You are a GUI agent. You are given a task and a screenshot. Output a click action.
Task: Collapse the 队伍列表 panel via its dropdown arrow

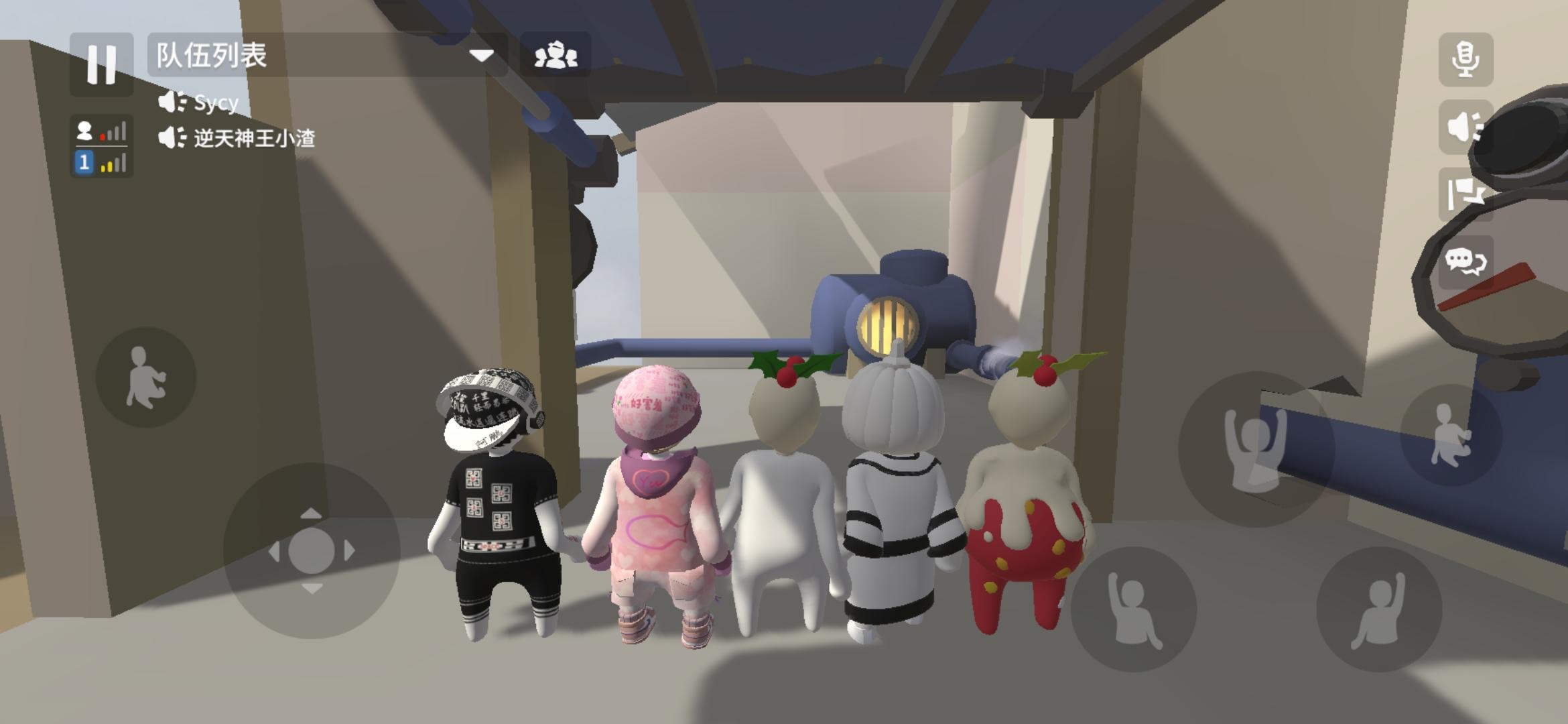point(481,57)
